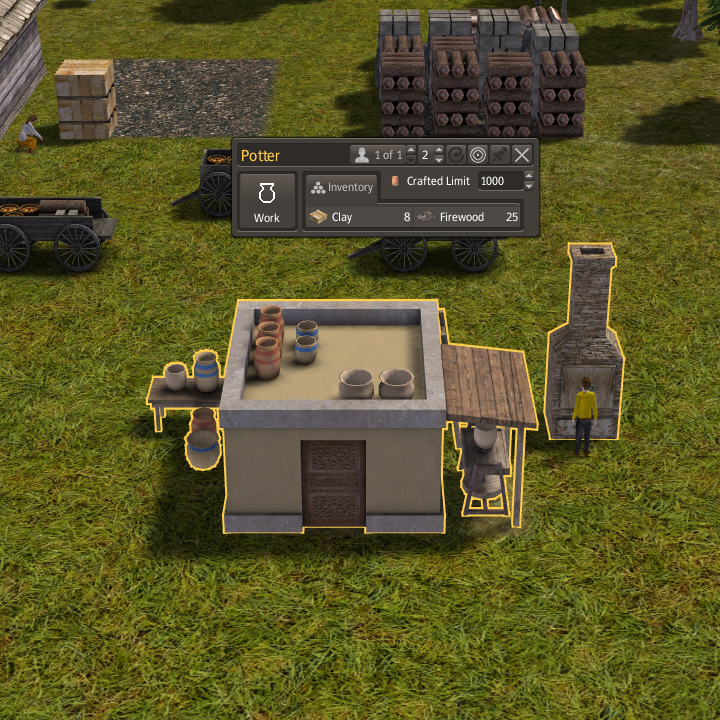The width and height of the screenshot is (720, 720).
Task: Select the Clay inventory entry
Action: pos(359,216)
